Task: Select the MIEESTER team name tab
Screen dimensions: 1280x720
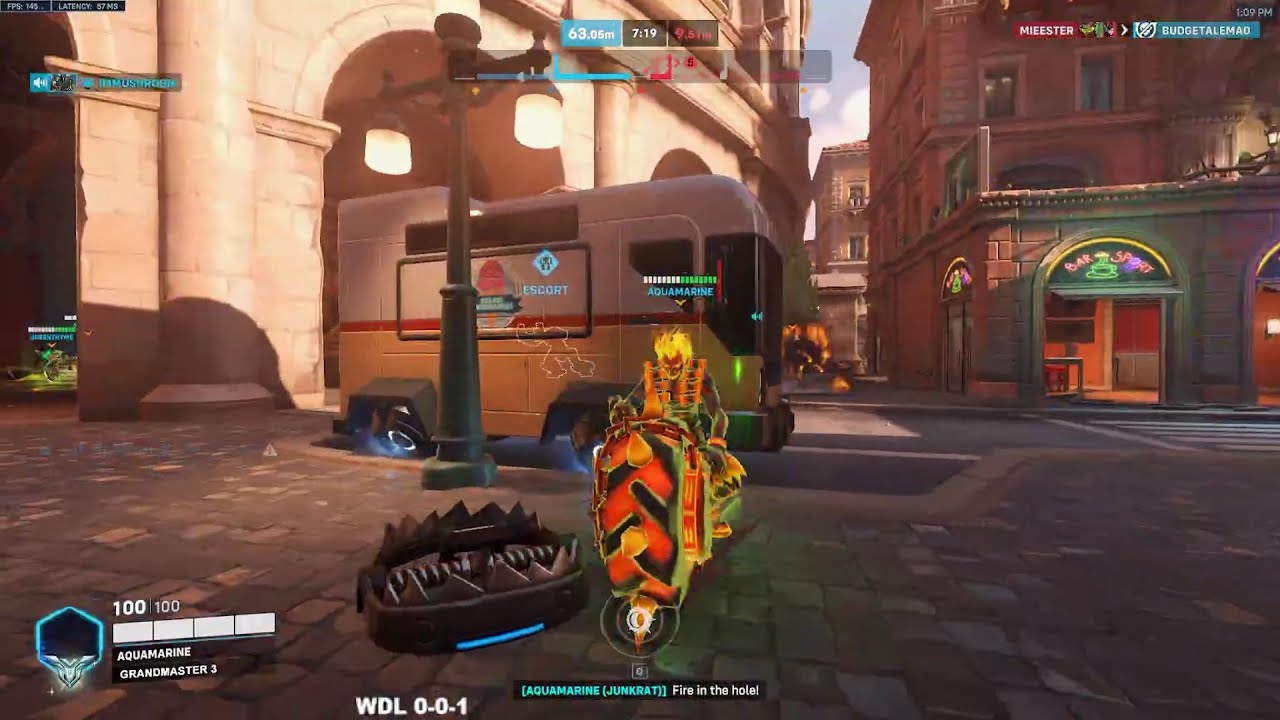Action: tap(1047, 30)
